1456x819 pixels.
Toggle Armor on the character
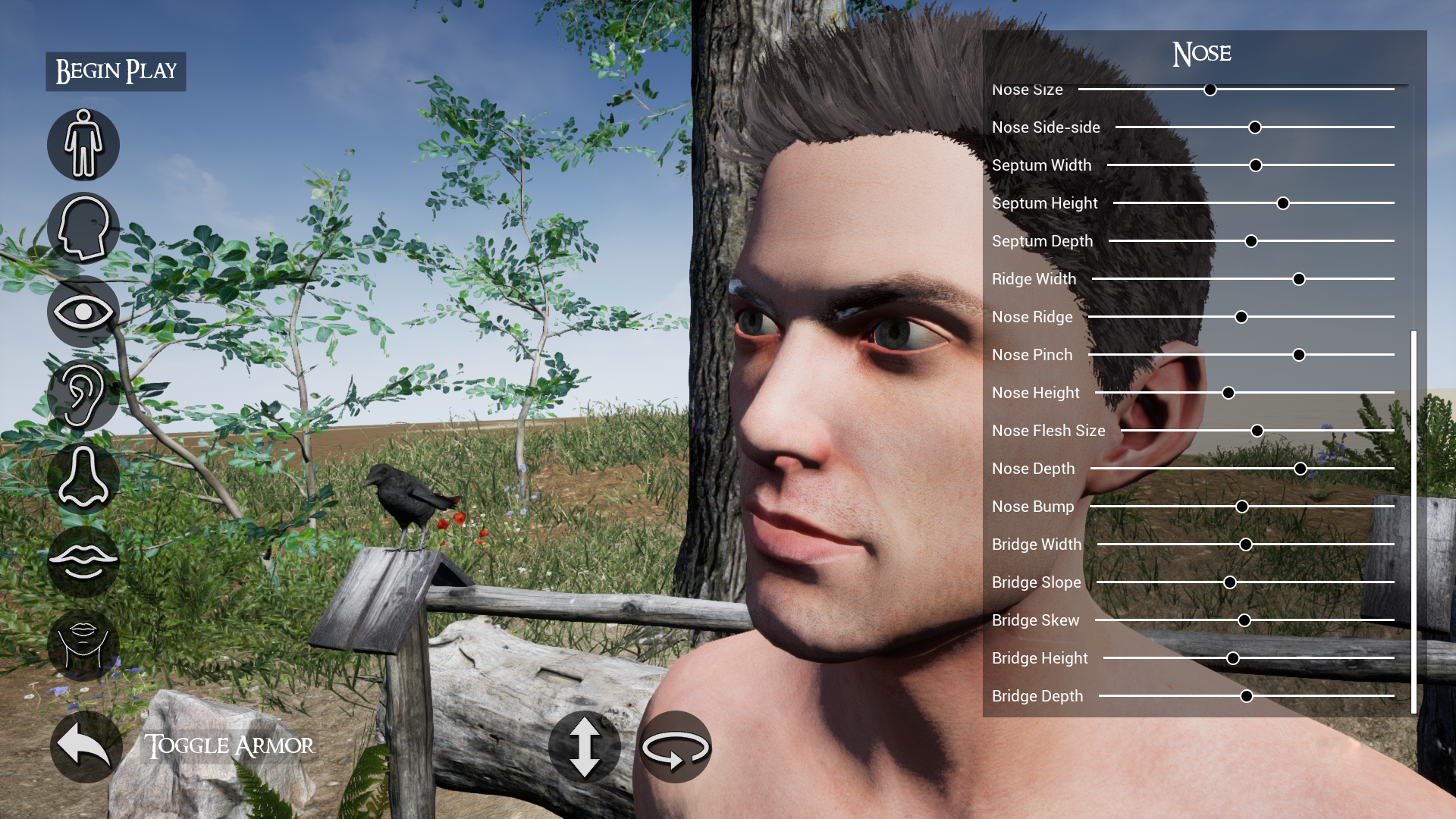click(x=229, y=746)
